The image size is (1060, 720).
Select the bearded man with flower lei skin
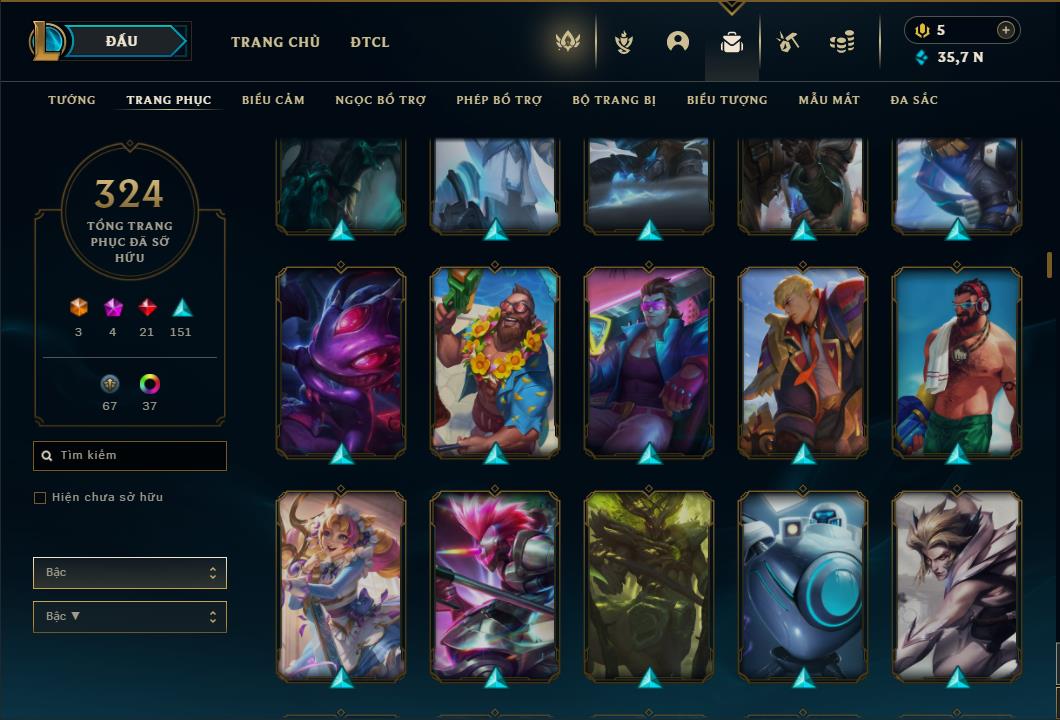tap(495, 360)
